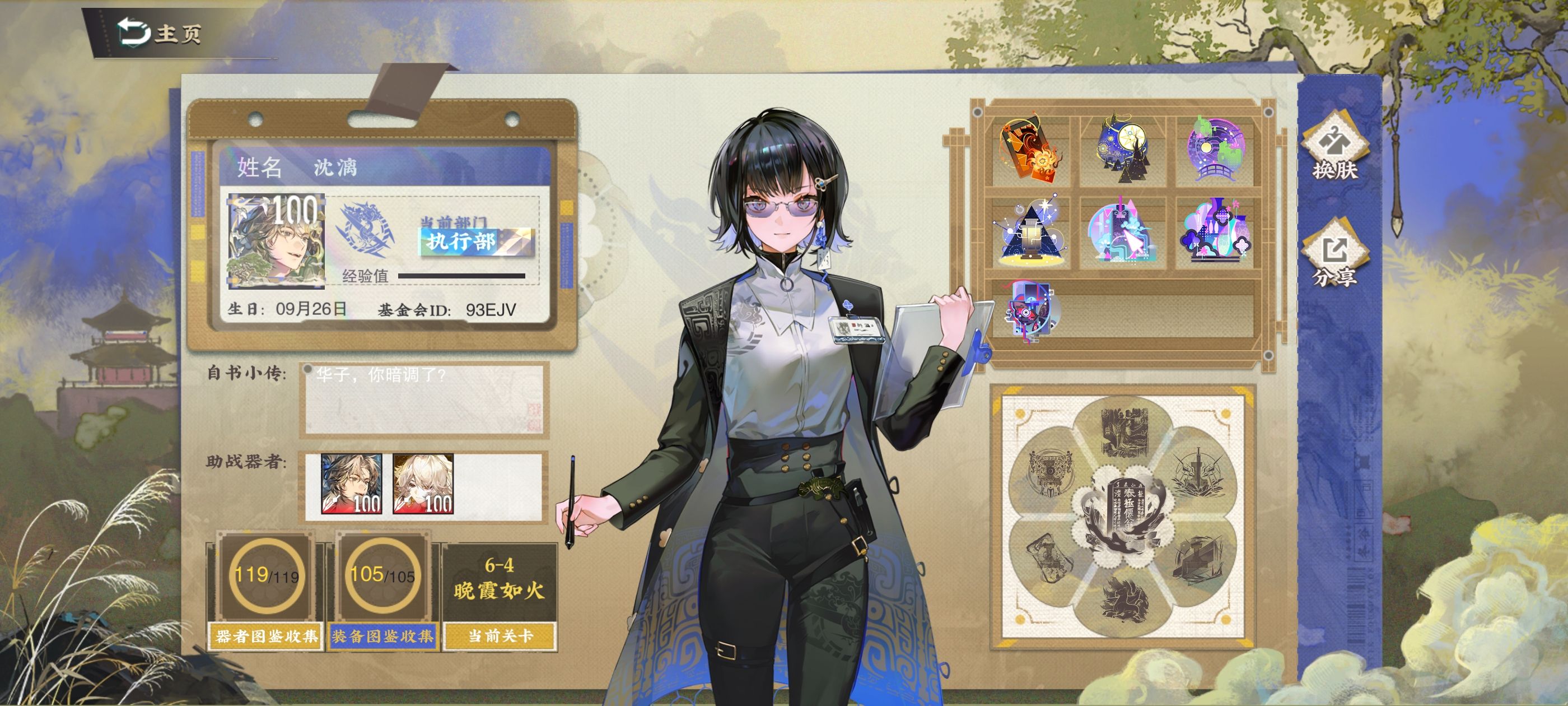The image size is (1568, 706).
Task: Select the dark-haired support character portrait
Action: [351, 484]
